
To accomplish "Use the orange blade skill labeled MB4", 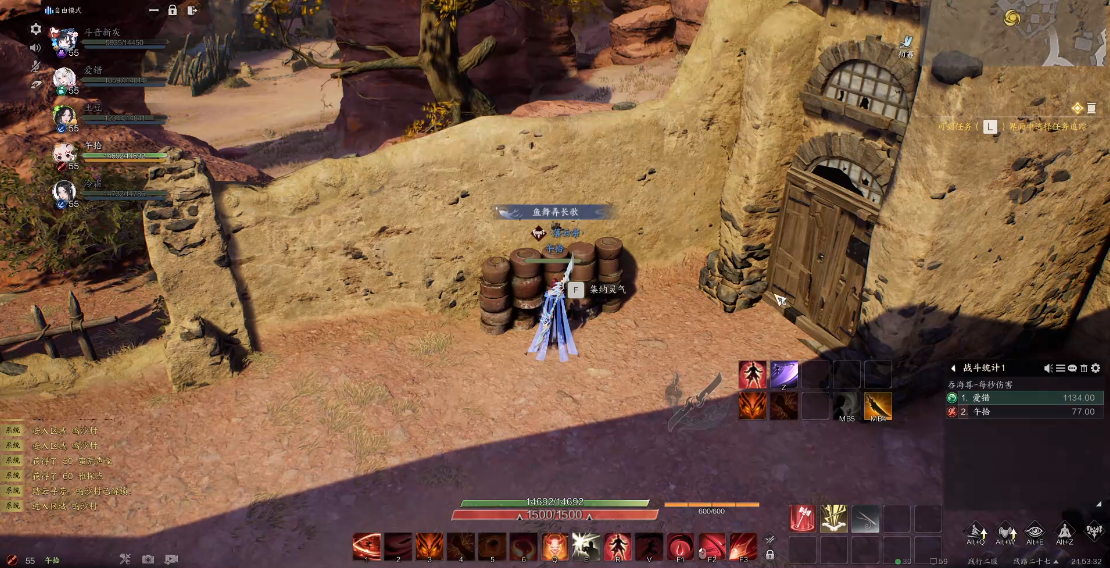I will [878, 406].
